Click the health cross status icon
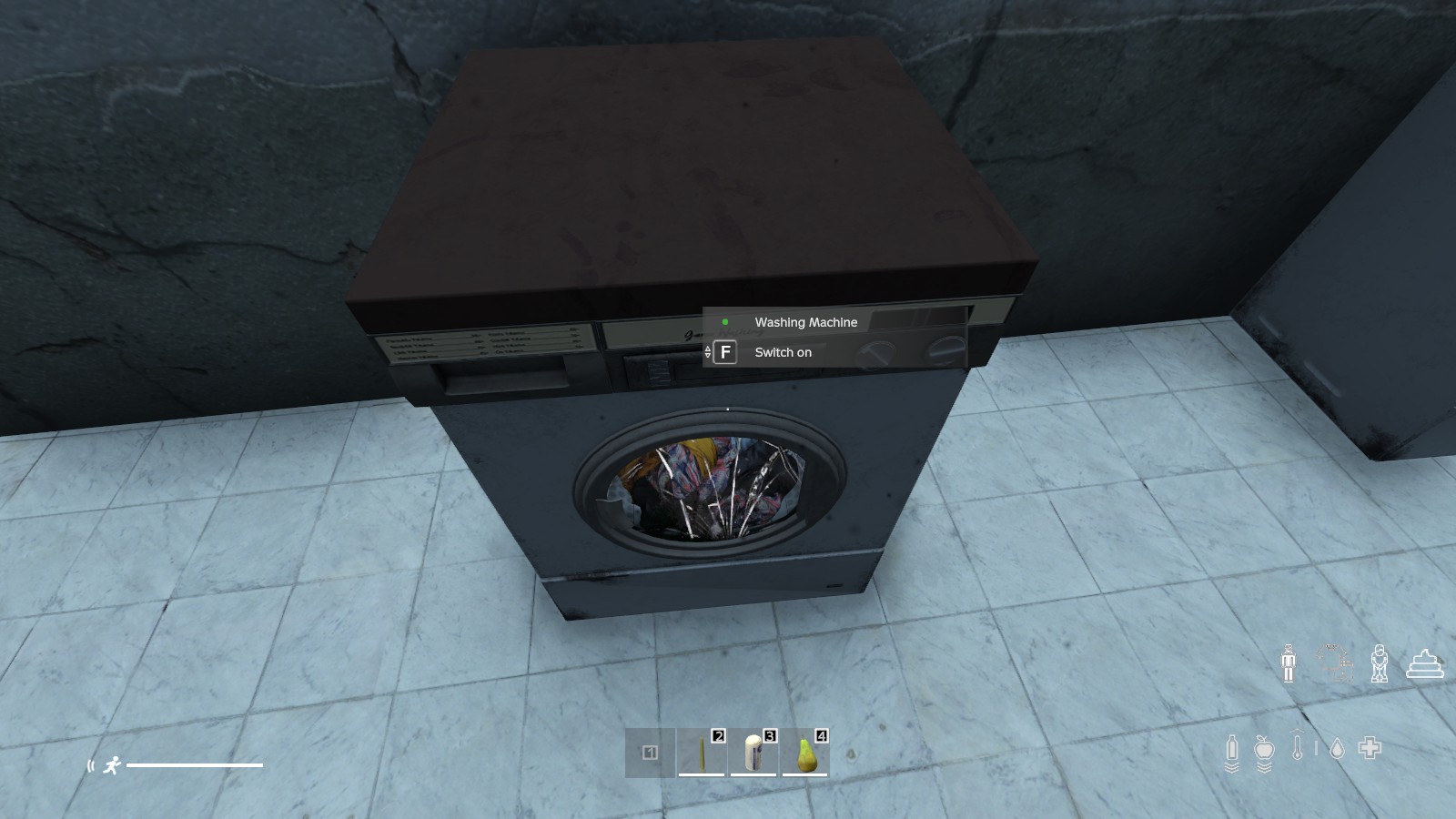This screenshot has width=1456, height=819. (x=1370, y=748)
